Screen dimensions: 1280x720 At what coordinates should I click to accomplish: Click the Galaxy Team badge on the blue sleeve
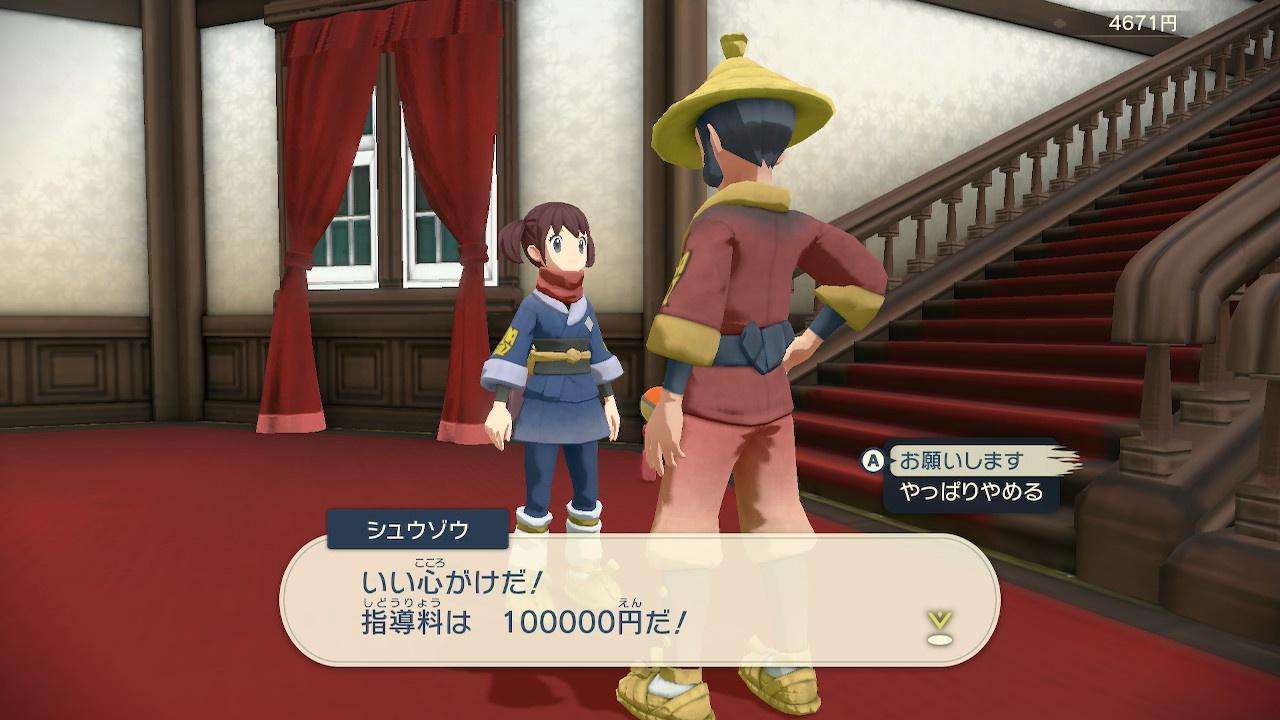point(505,340)
